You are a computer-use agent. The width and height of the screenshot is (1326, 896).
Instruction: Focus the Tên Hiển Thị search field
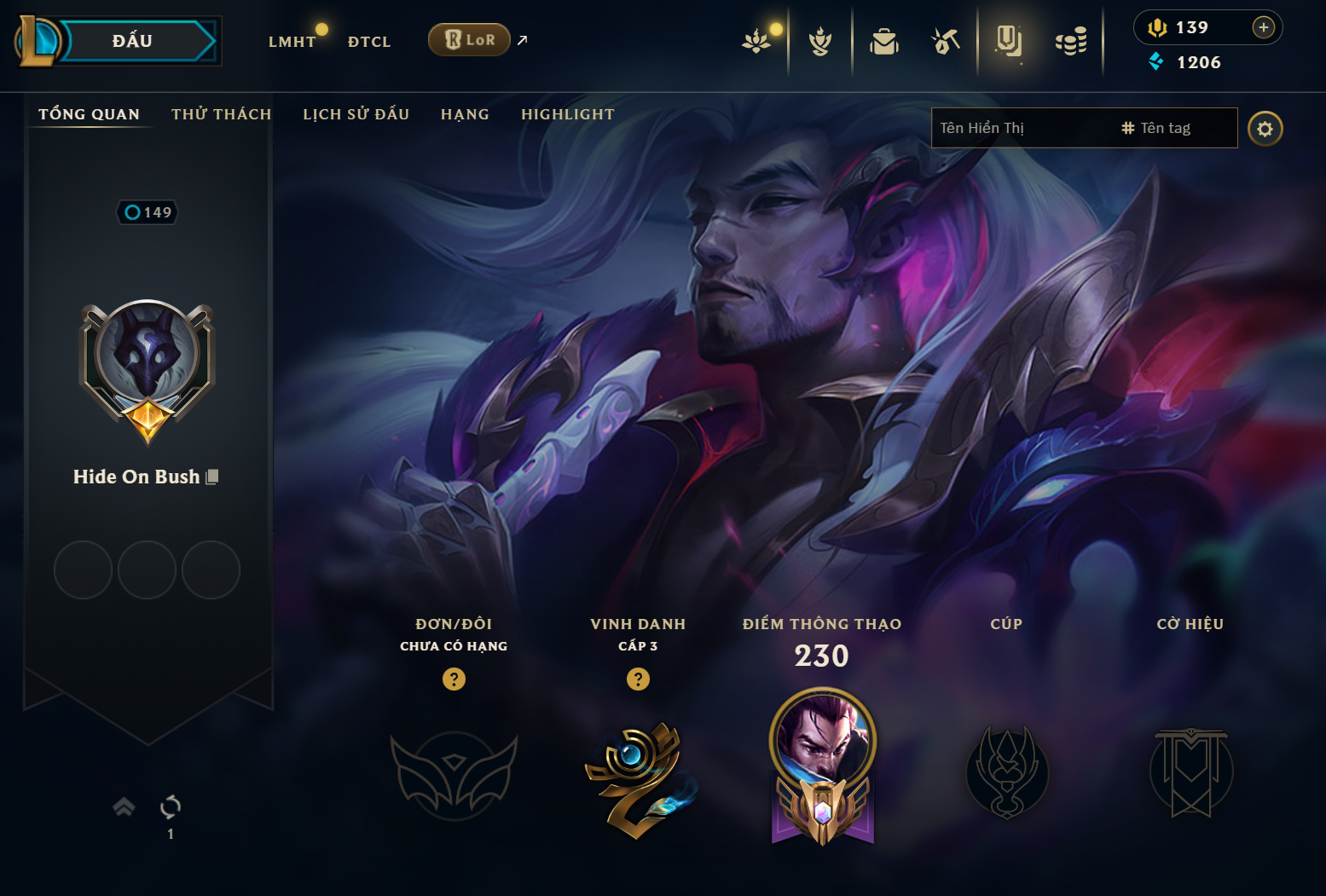point(1023,128)
